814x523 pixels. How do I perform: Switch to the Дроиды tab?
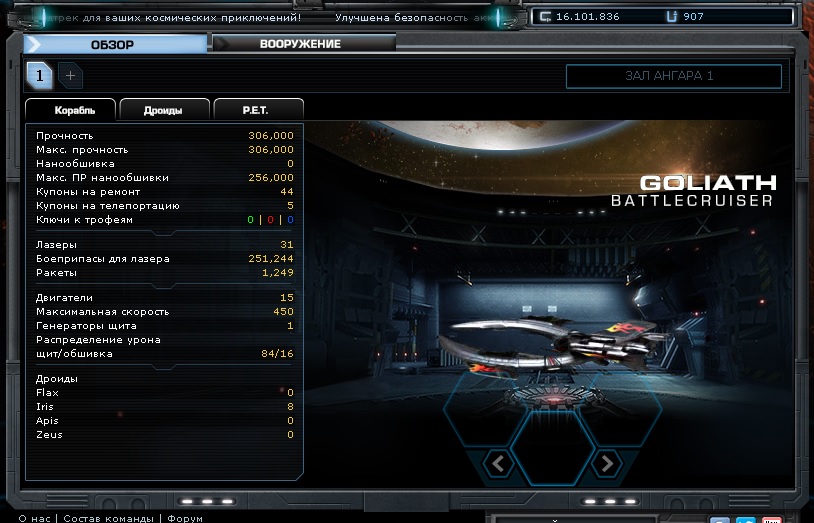click(164, 110)
